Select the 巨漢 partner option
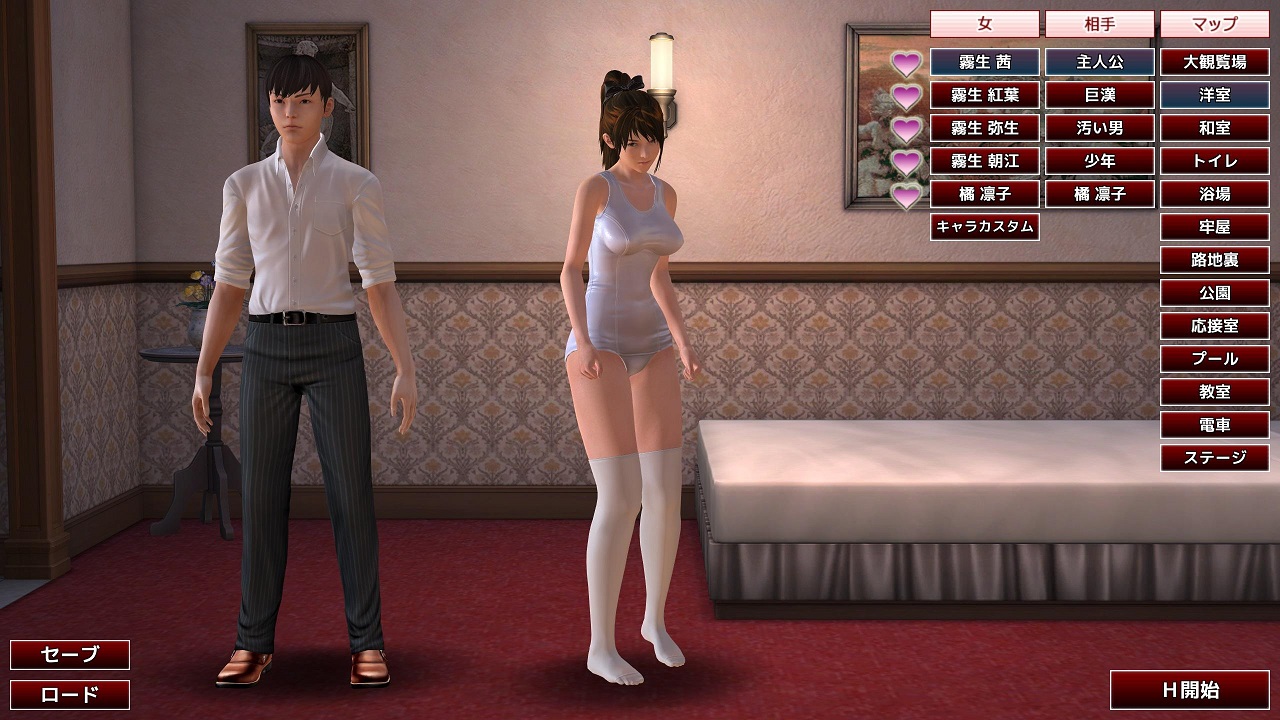This screenshot has height=720, width=1280. point(1100,95)
